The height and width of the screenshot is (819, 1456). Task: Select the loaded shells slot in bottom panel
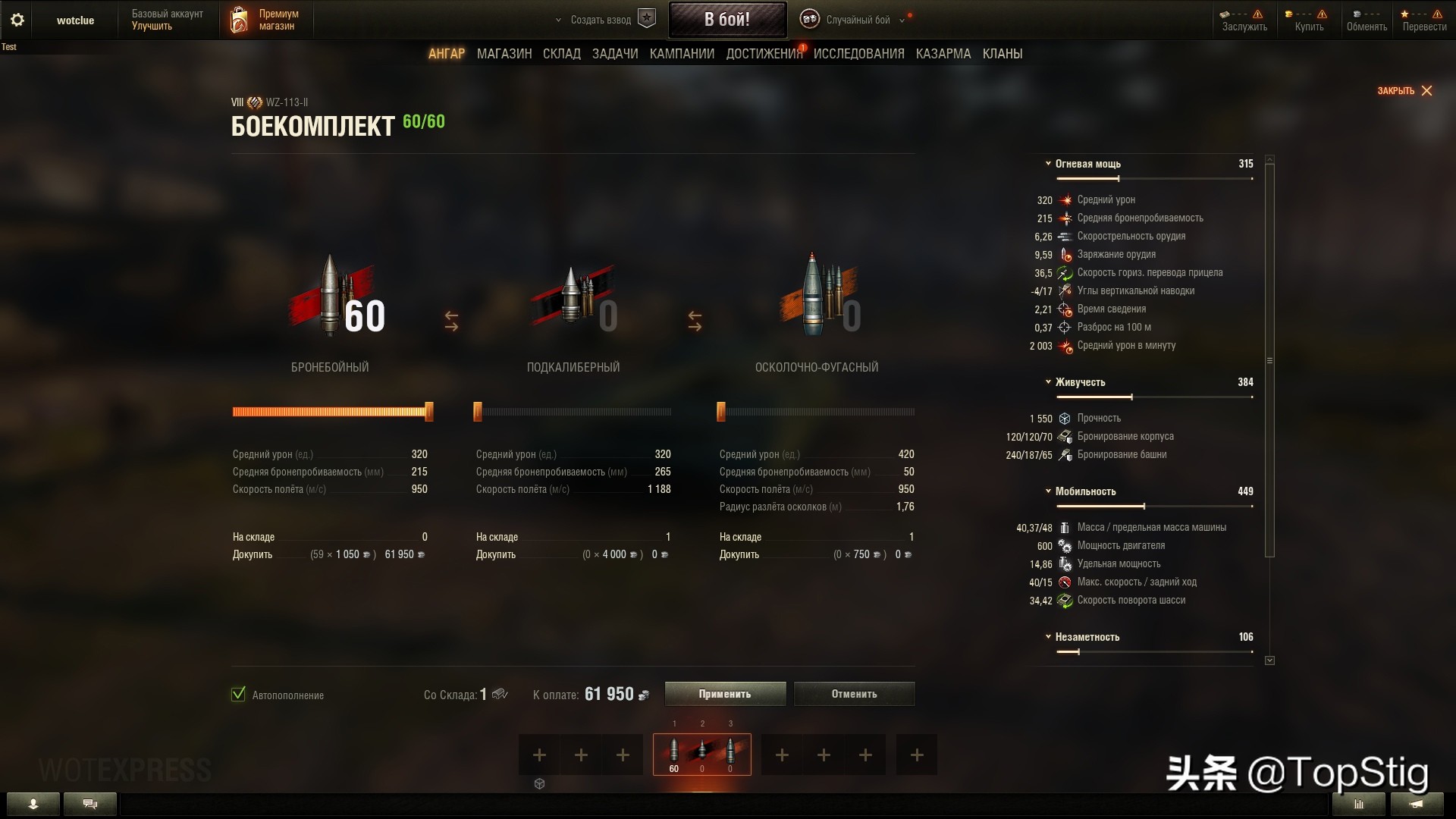point(701,754)
